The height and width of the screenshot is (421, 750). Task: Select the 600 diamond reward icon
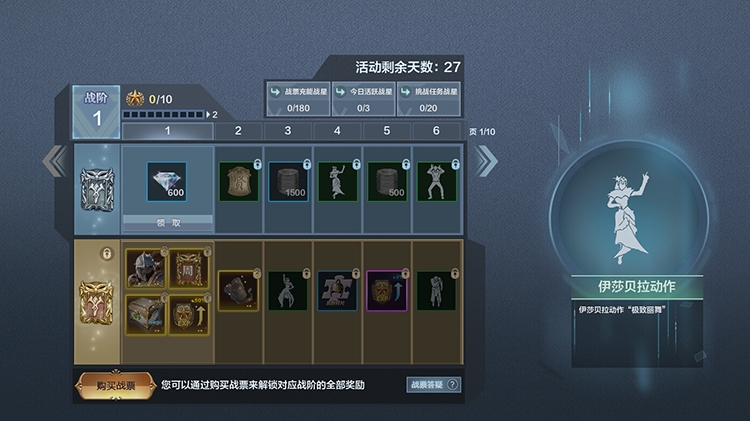(x=167, y=183)
